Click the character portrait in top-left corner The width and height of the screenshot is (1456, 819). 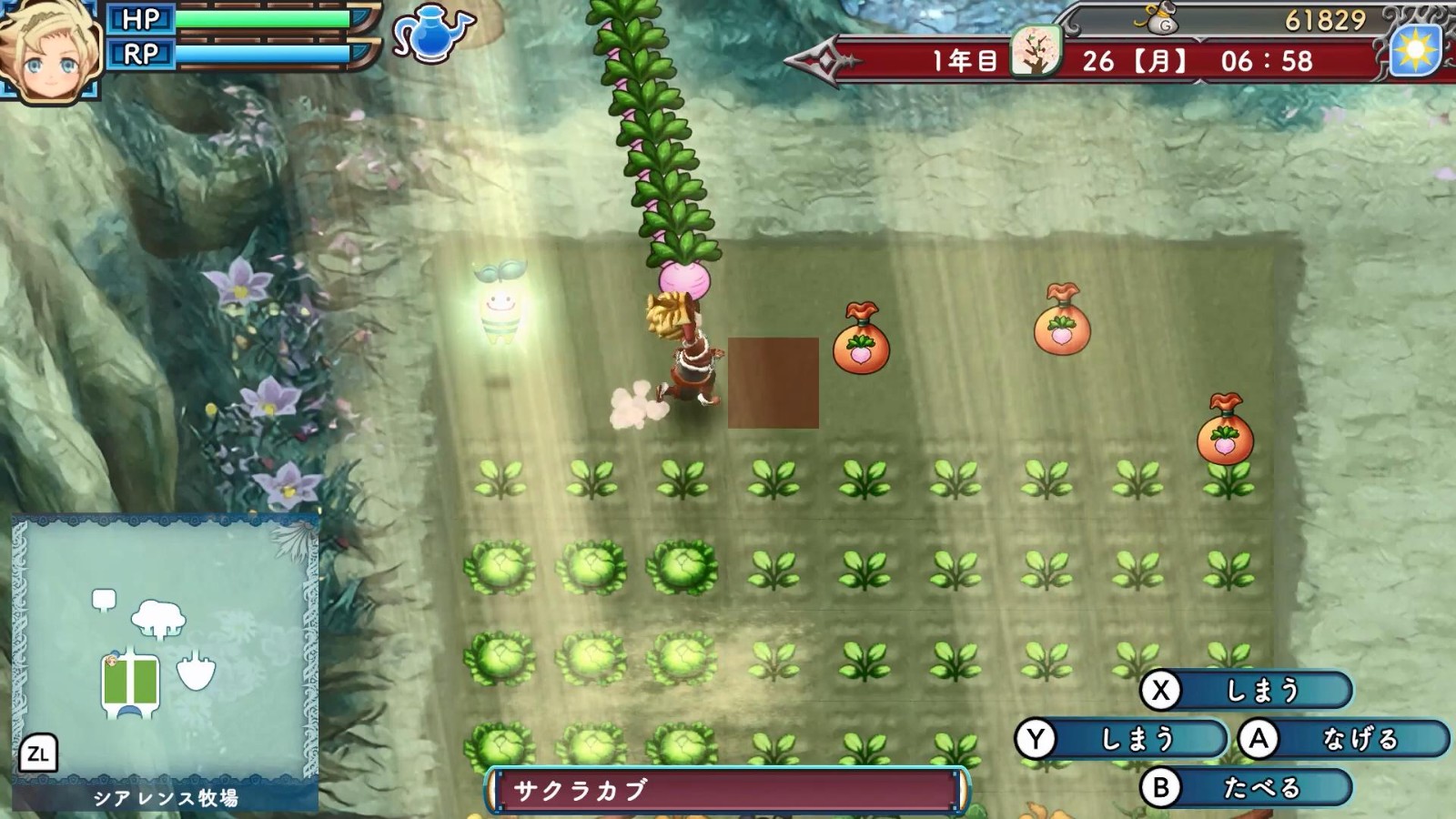(x=45, y=50)
